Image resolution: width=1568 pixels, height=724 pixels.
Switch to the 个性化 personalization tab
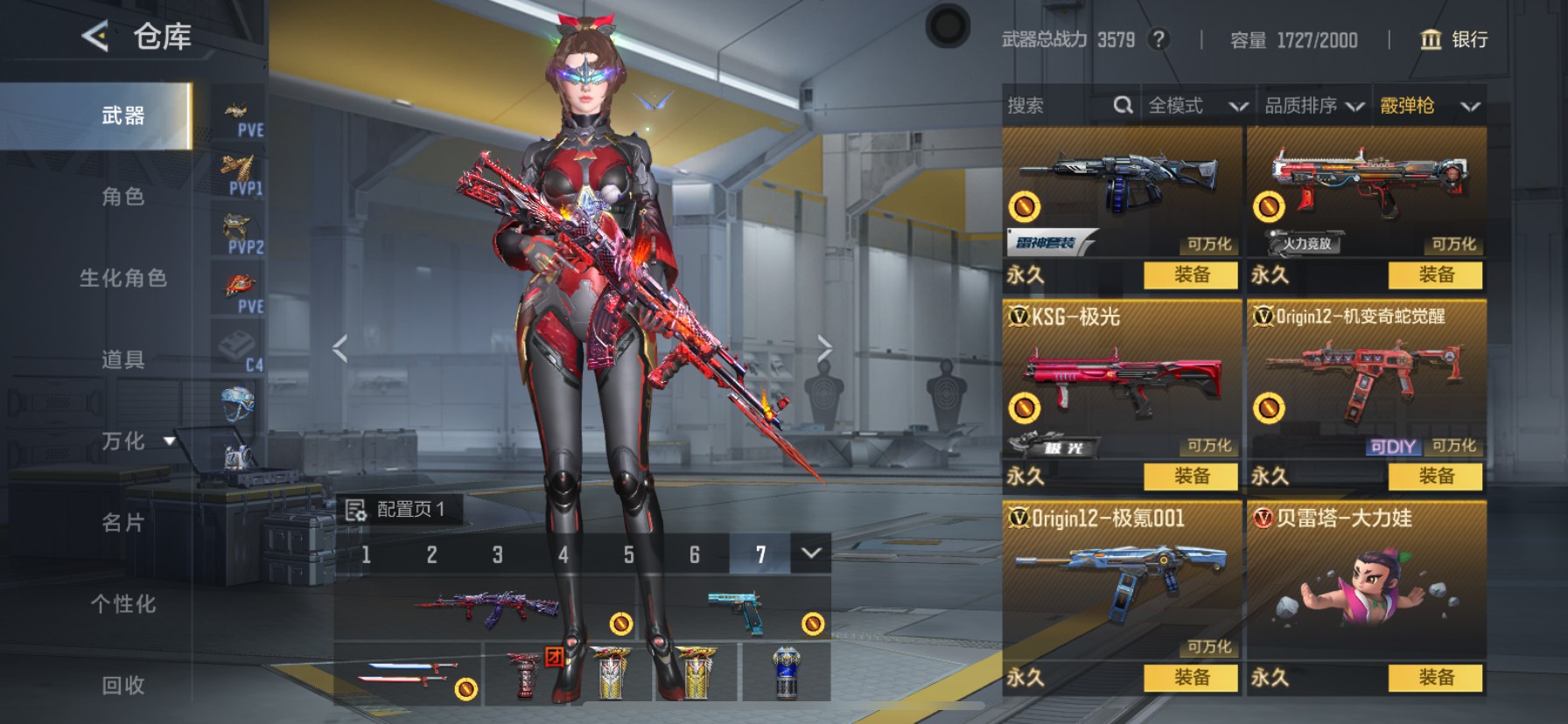tap(122, 604)
